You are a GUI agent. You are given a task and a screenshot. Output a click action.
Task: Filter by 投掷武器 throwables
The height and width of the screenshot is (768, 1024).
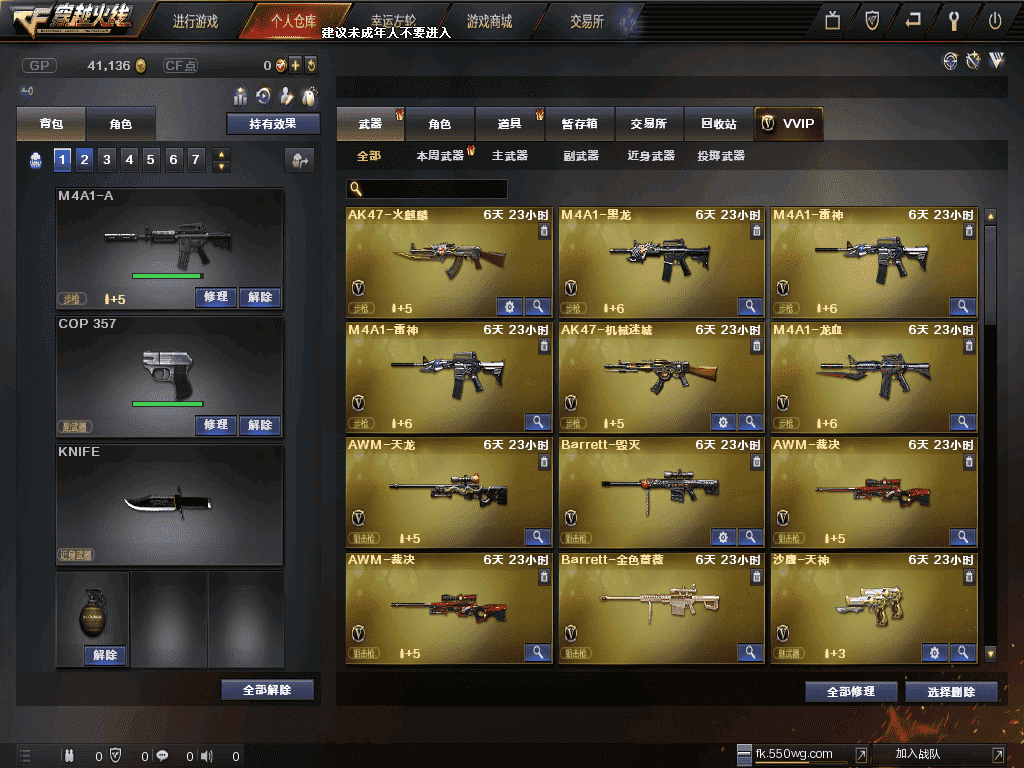pos(721,156)
